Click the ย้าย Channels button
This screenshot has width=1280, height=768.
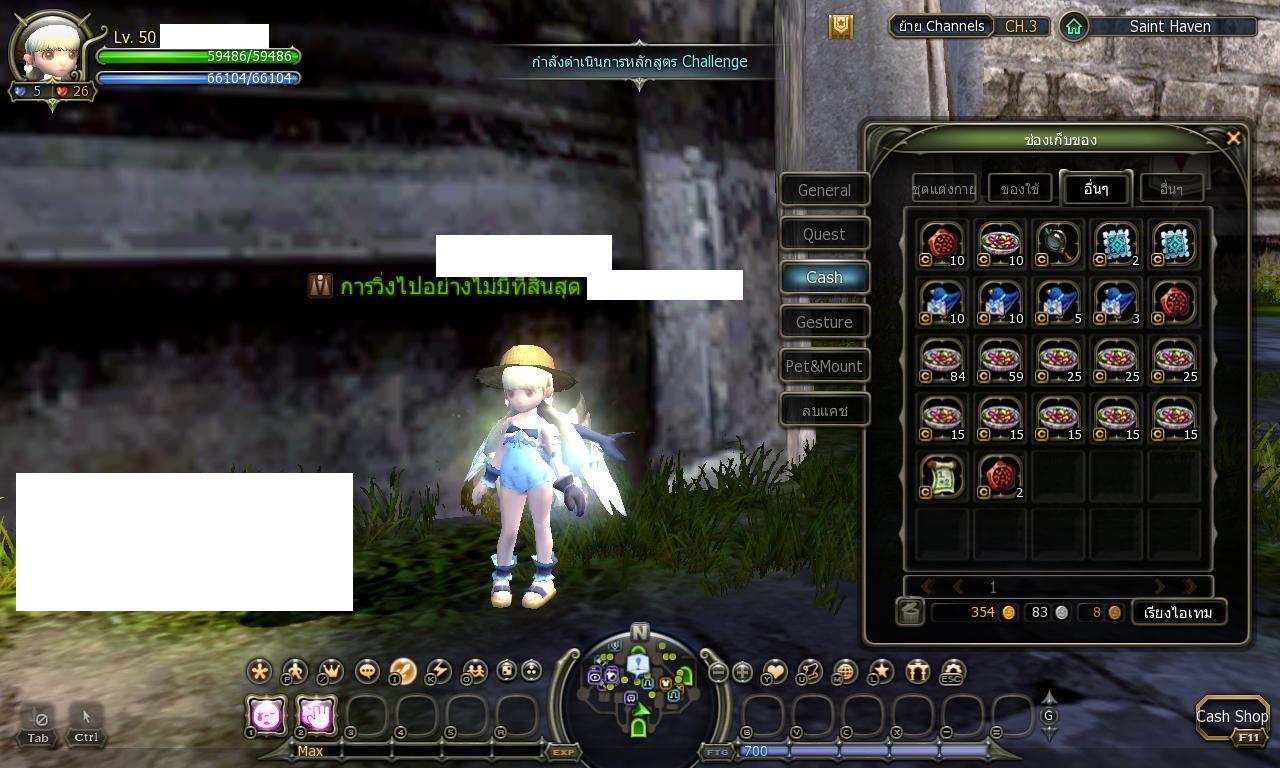[941, 26]
